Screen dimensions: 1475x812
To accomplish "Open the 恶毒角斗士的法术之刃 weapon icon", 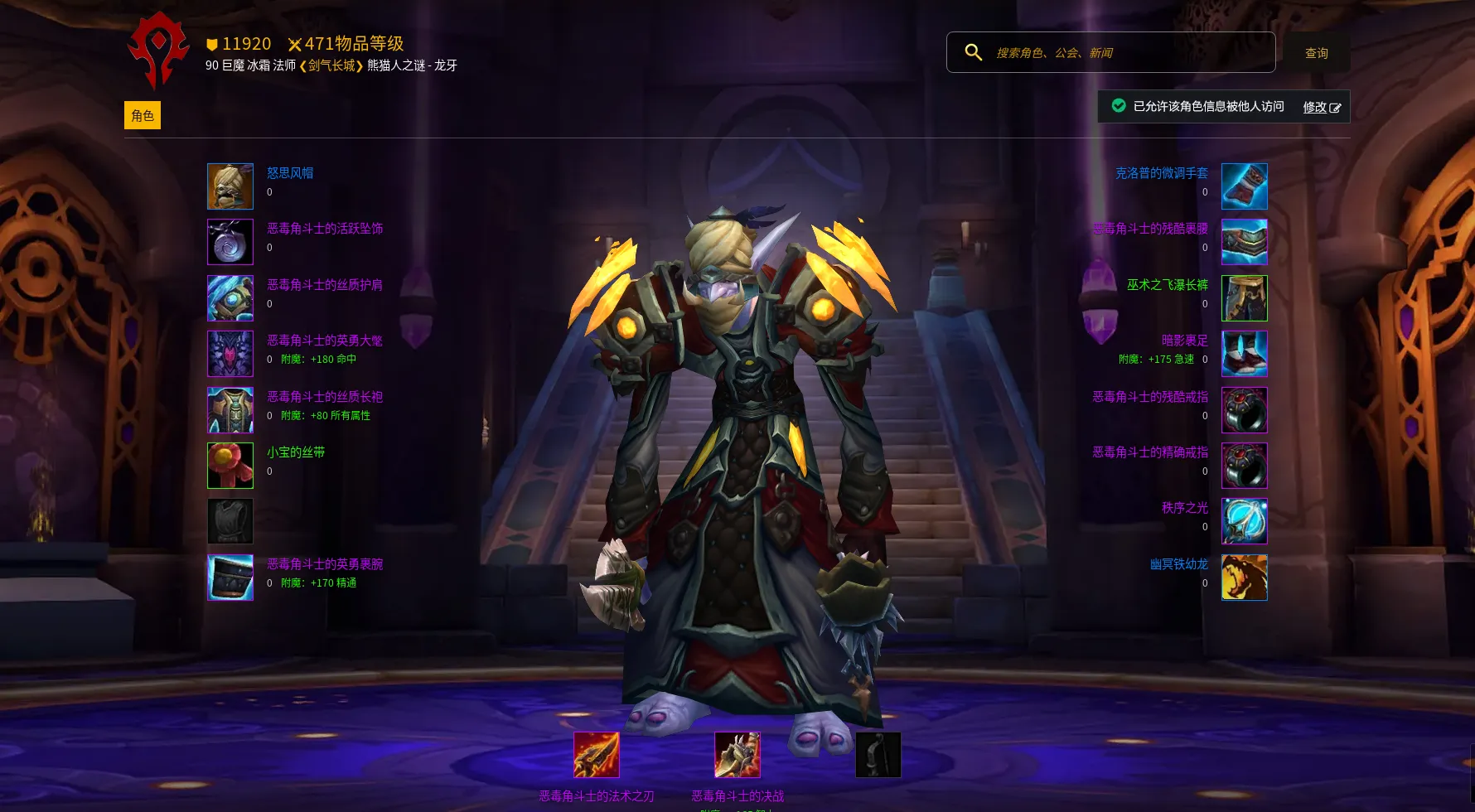I will coord(597,755).
